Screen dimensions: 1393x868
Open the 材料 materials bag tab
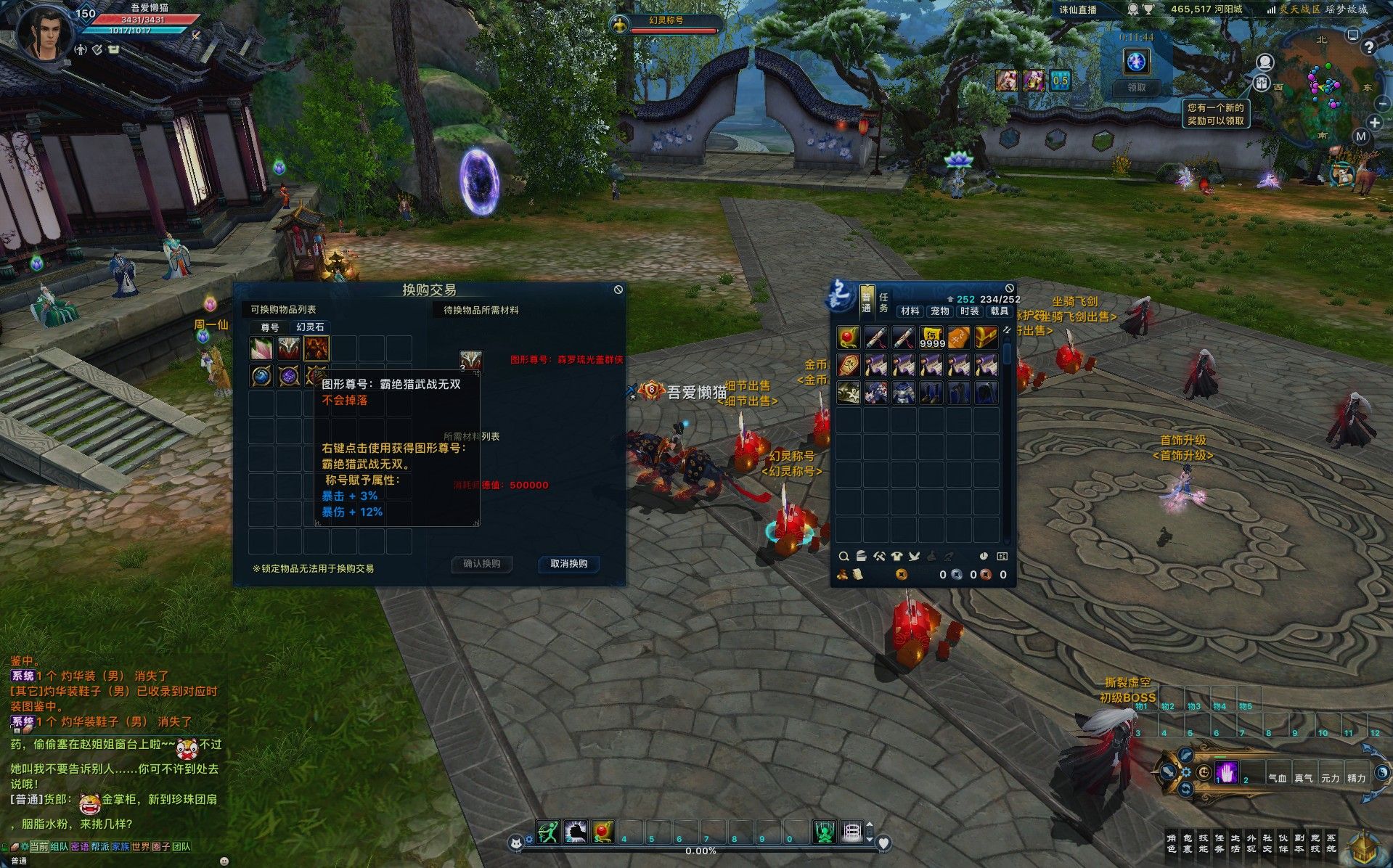[910, 311]
